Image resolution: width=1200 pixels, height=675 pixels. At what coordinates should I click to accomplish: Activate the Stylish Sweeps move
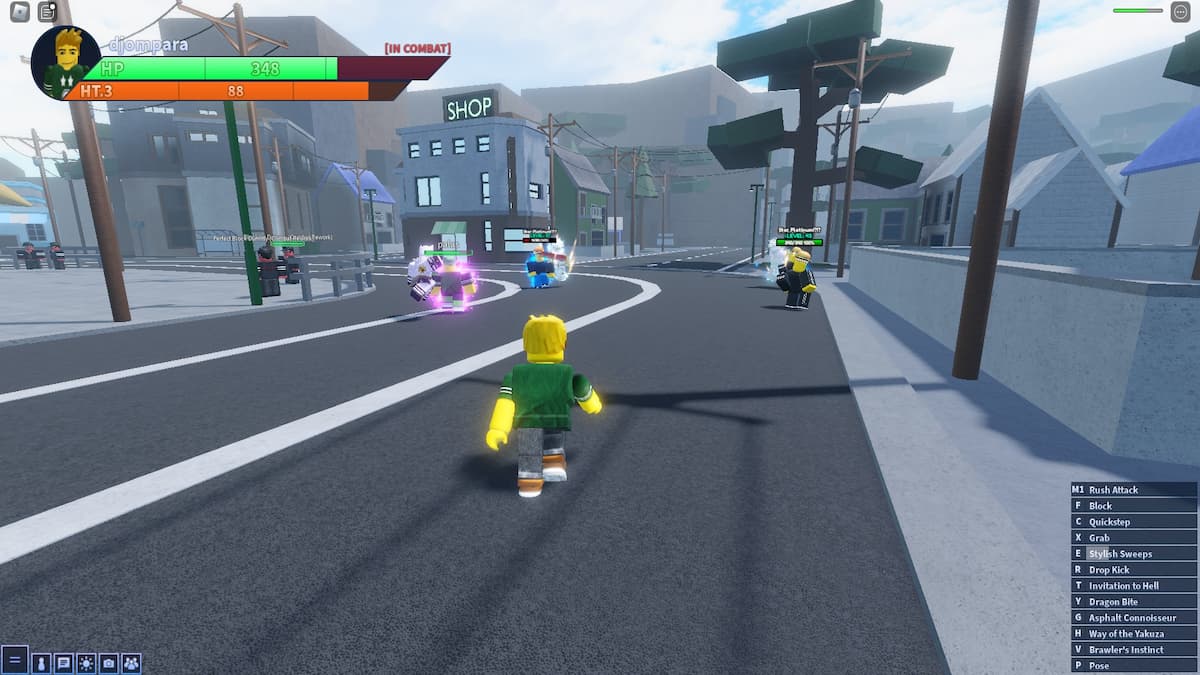(1134, 554)
